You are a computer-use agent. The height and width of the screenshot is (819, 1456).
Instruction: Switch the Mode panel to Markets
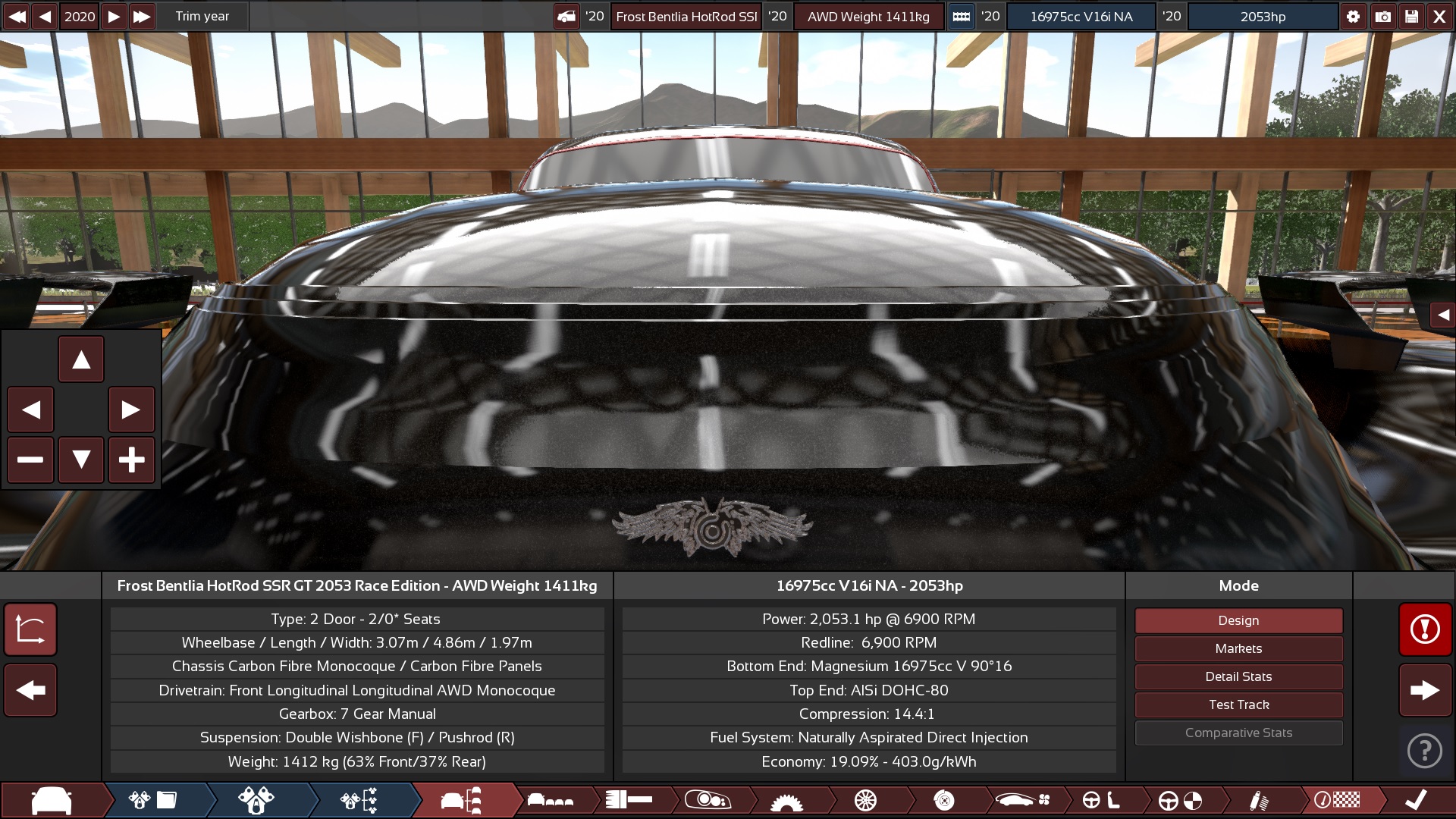pyautogui.click(x=1238, y=648)
